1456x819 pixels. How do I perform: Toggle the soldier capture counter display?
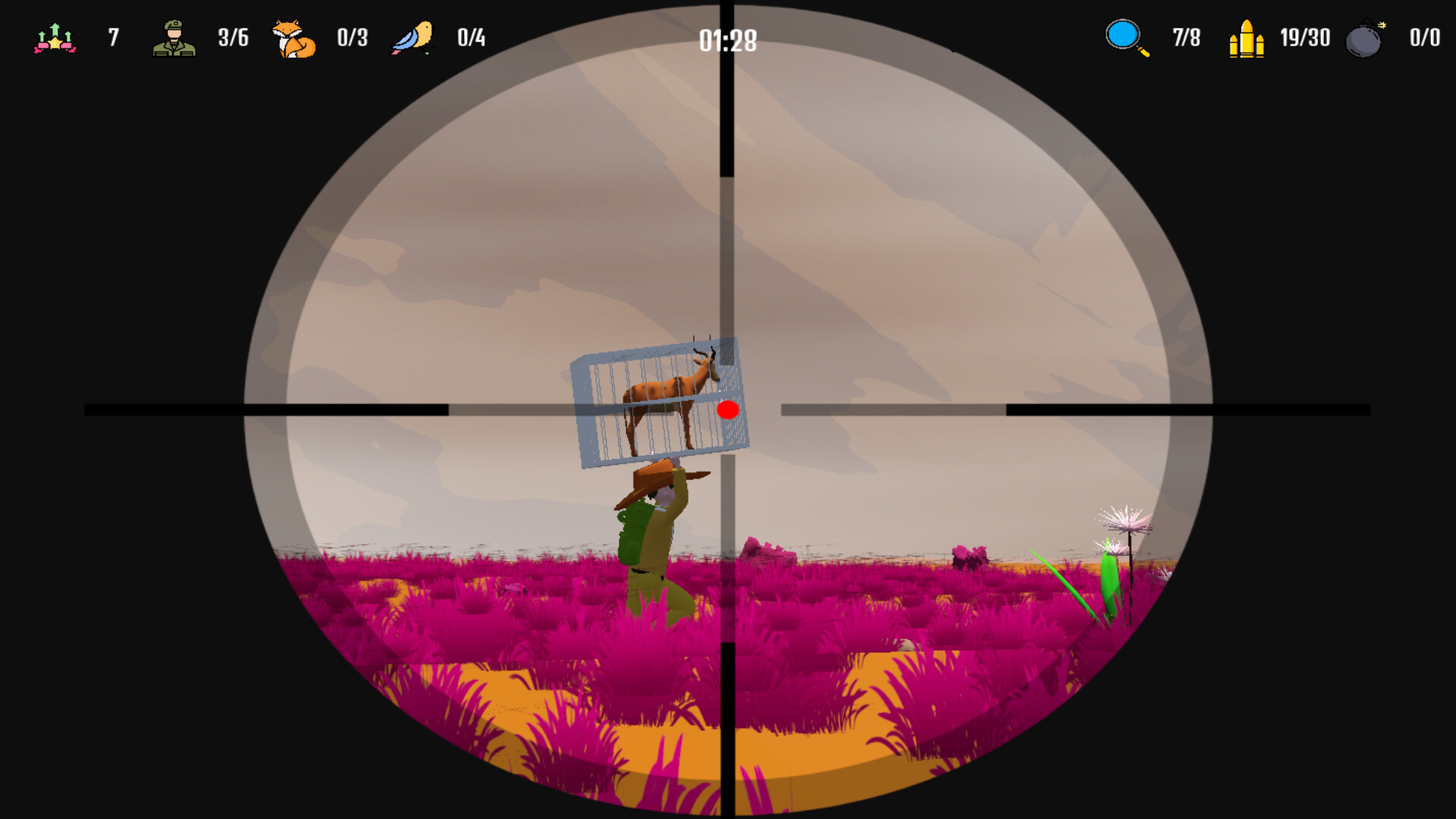173,36
